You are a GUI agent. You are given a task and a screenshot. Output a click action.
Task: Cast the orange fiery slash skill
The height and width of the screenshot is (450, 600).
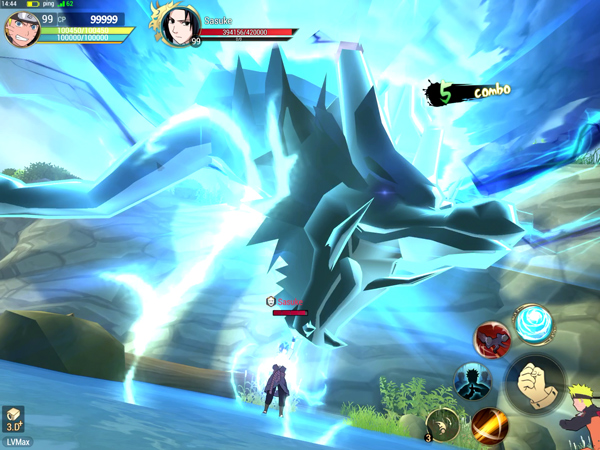pos(489,425)
